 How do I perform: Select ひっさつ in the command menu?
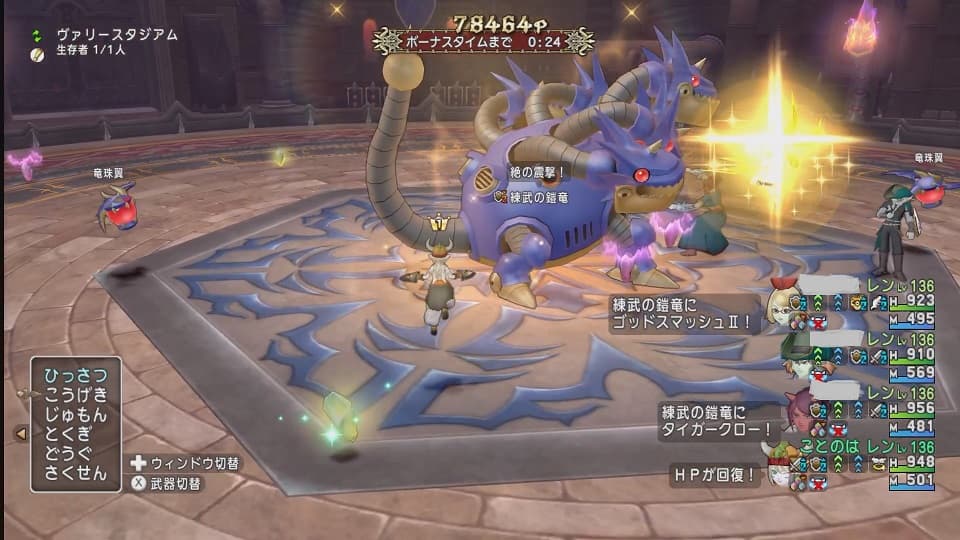click(x=75, y=375)
